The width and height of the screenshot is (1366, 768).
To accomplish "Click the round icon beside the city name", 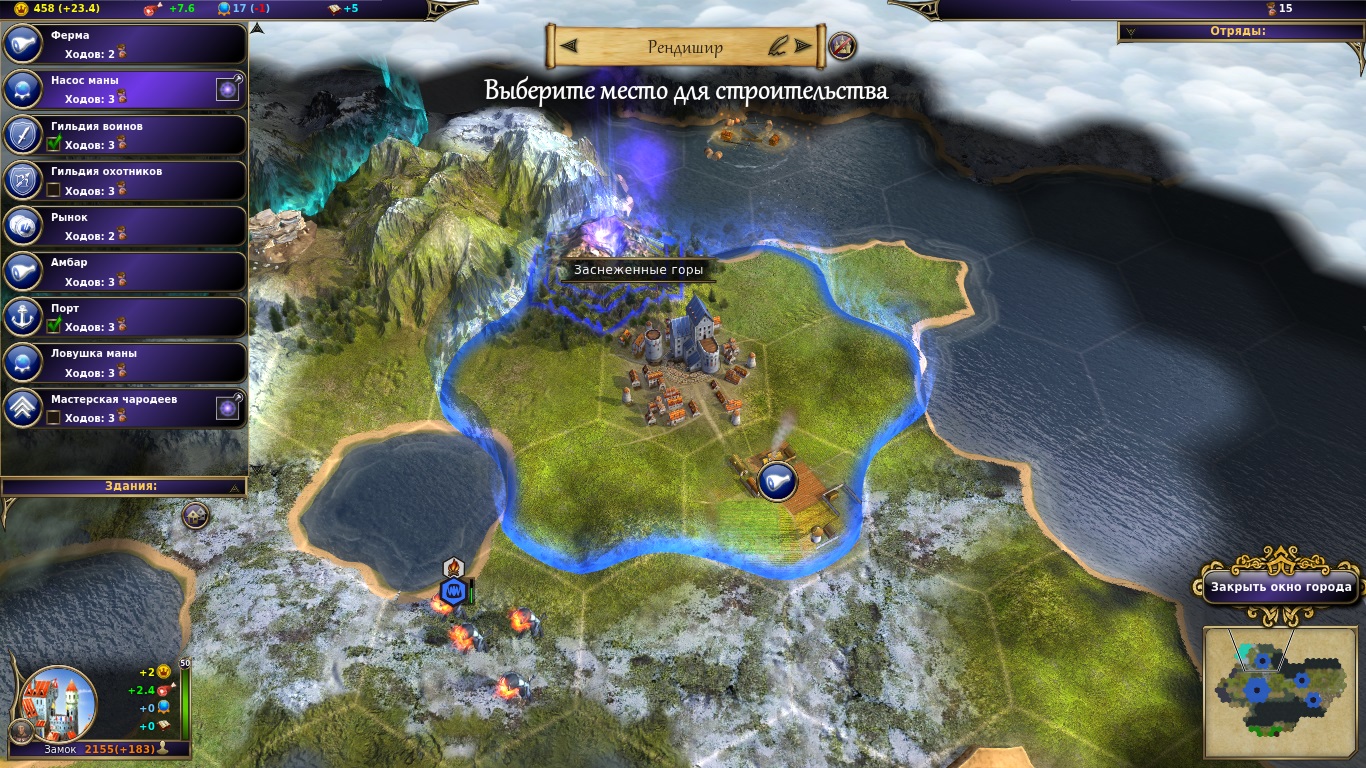I will coord(842,45).
